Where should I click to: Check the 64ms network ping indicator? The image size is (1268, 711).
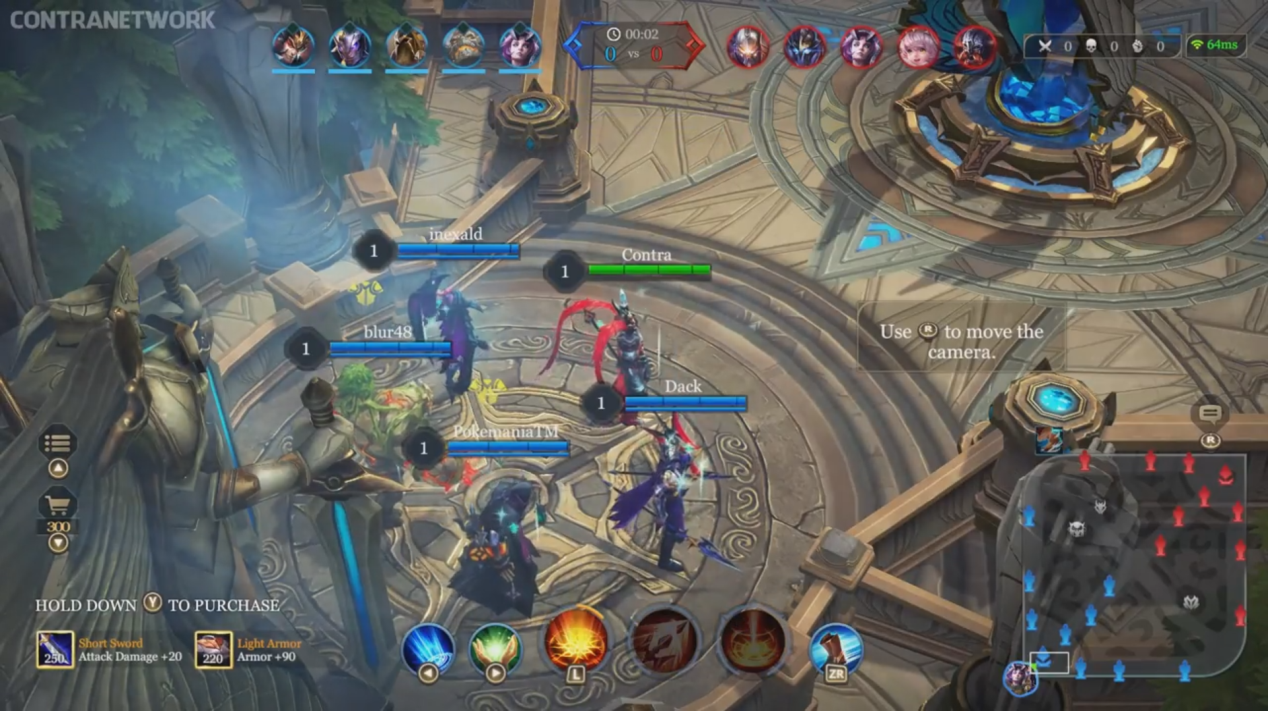(x=1216, y=45)
